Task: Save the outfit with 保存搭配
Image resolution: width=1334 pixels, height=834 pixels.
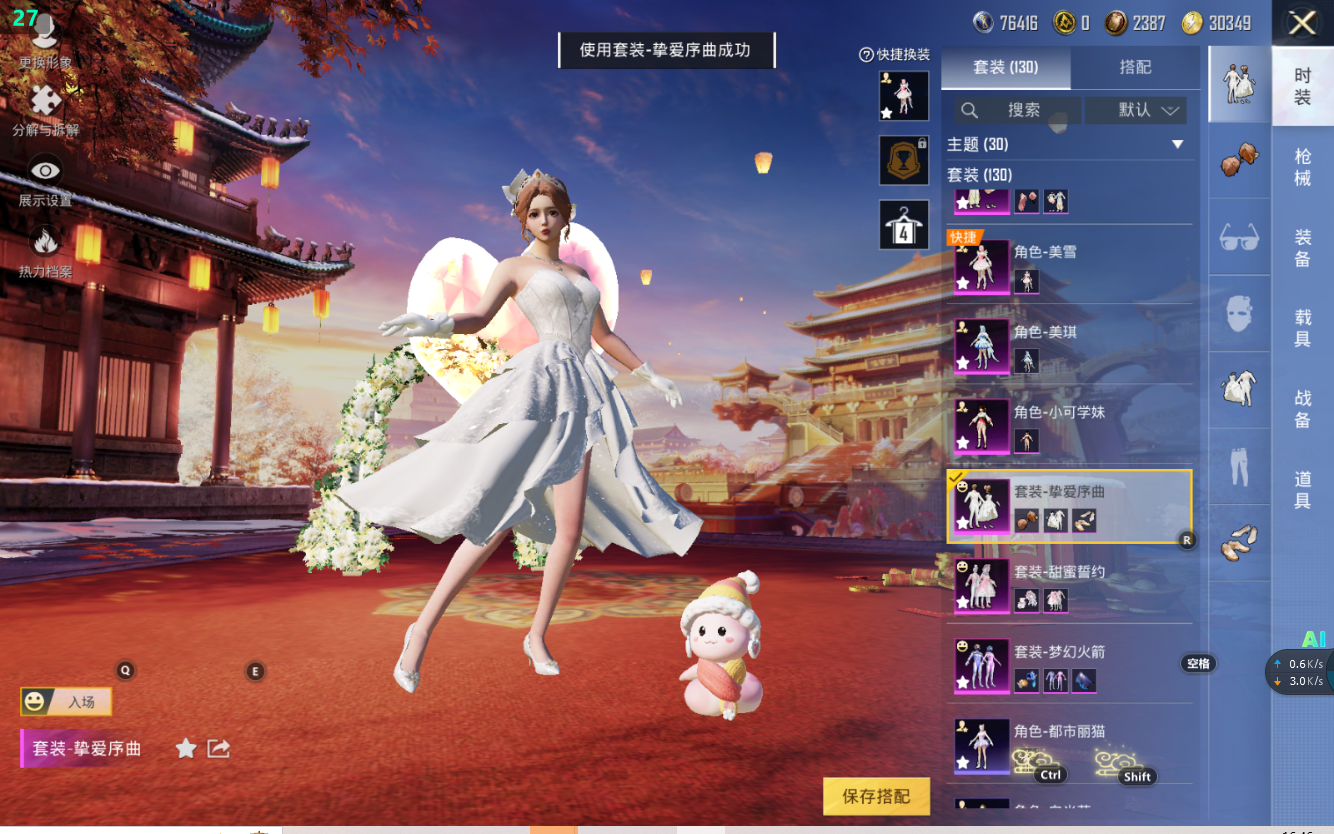Action: tap(876, 796)
